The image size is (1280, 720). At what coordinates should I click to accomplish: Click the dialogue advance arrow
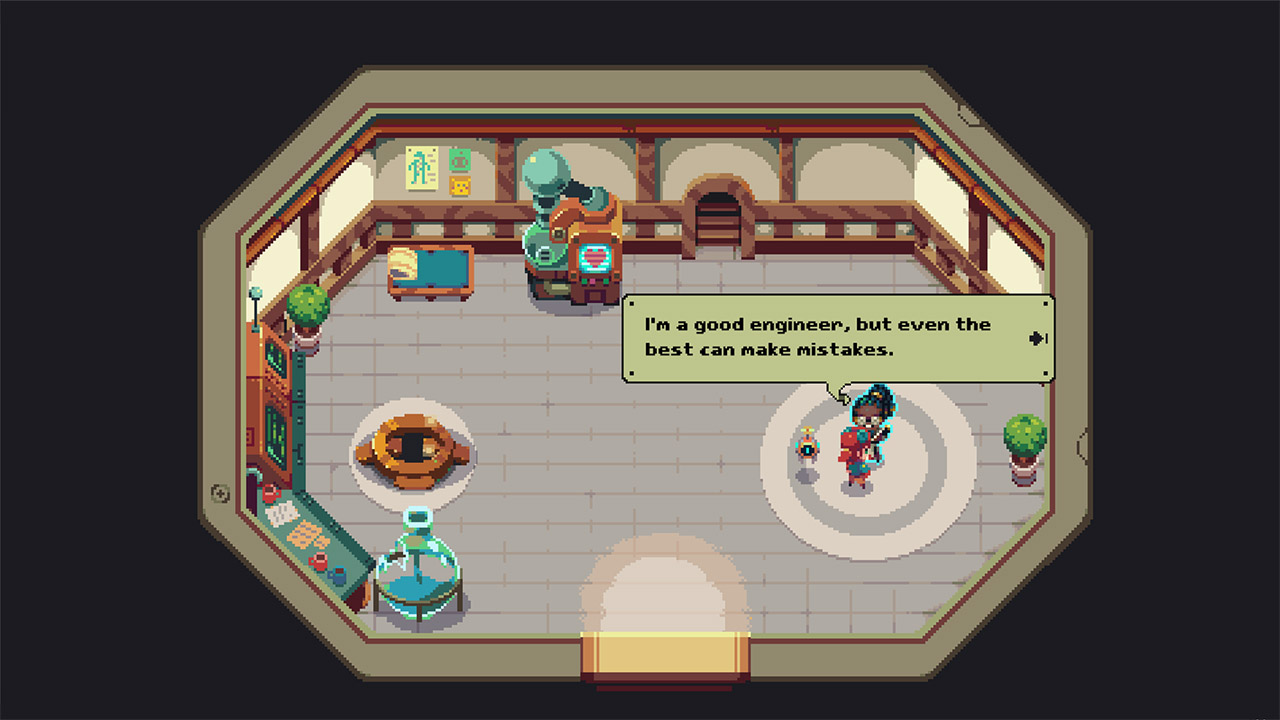[x=1038, y=338]
